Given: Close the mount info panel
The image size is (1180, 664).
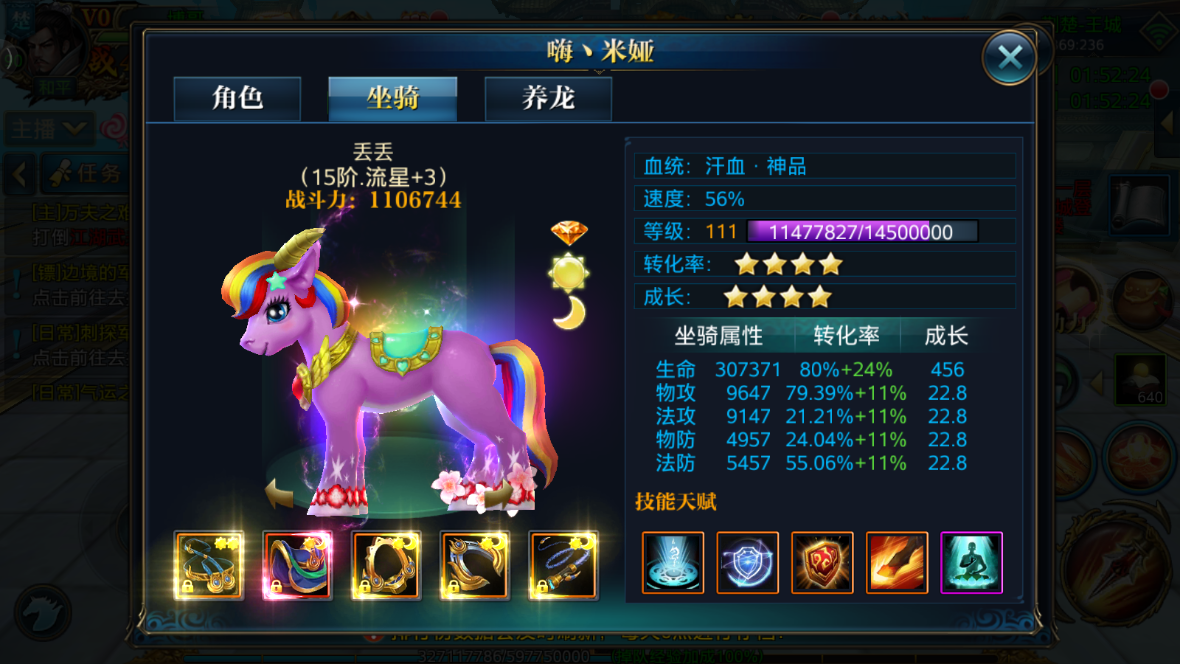Looking at the screenshot, I should [x=1009, y=57].
